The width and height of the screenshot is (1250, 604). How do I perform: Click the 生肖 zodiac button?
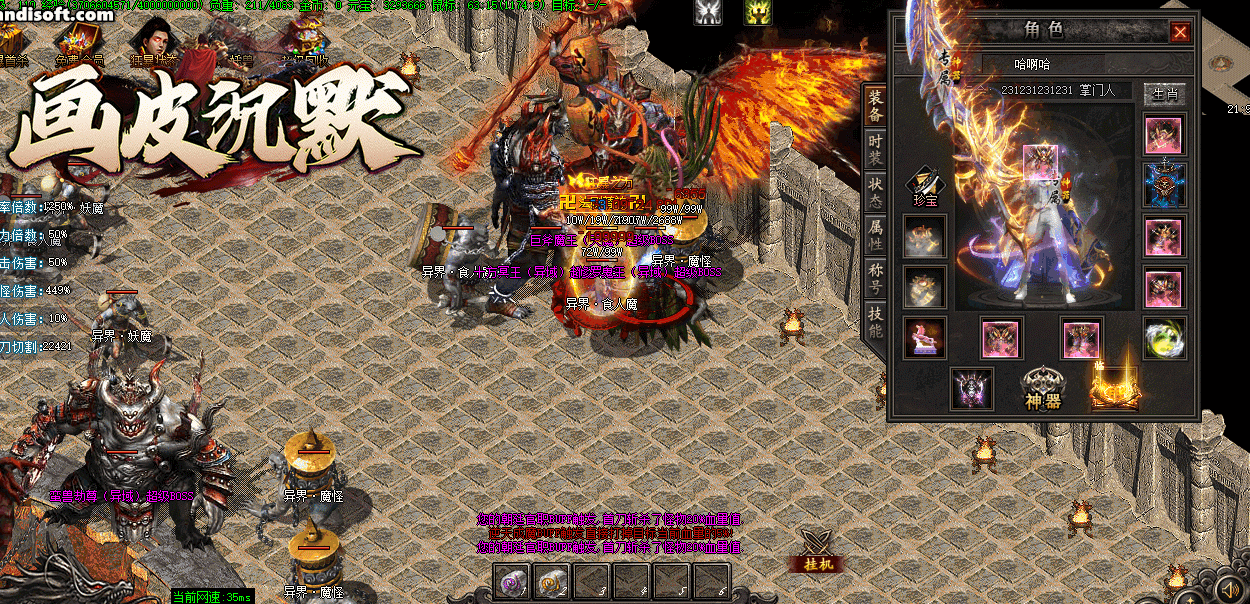pyautogui.click(x=1164, y=95)
